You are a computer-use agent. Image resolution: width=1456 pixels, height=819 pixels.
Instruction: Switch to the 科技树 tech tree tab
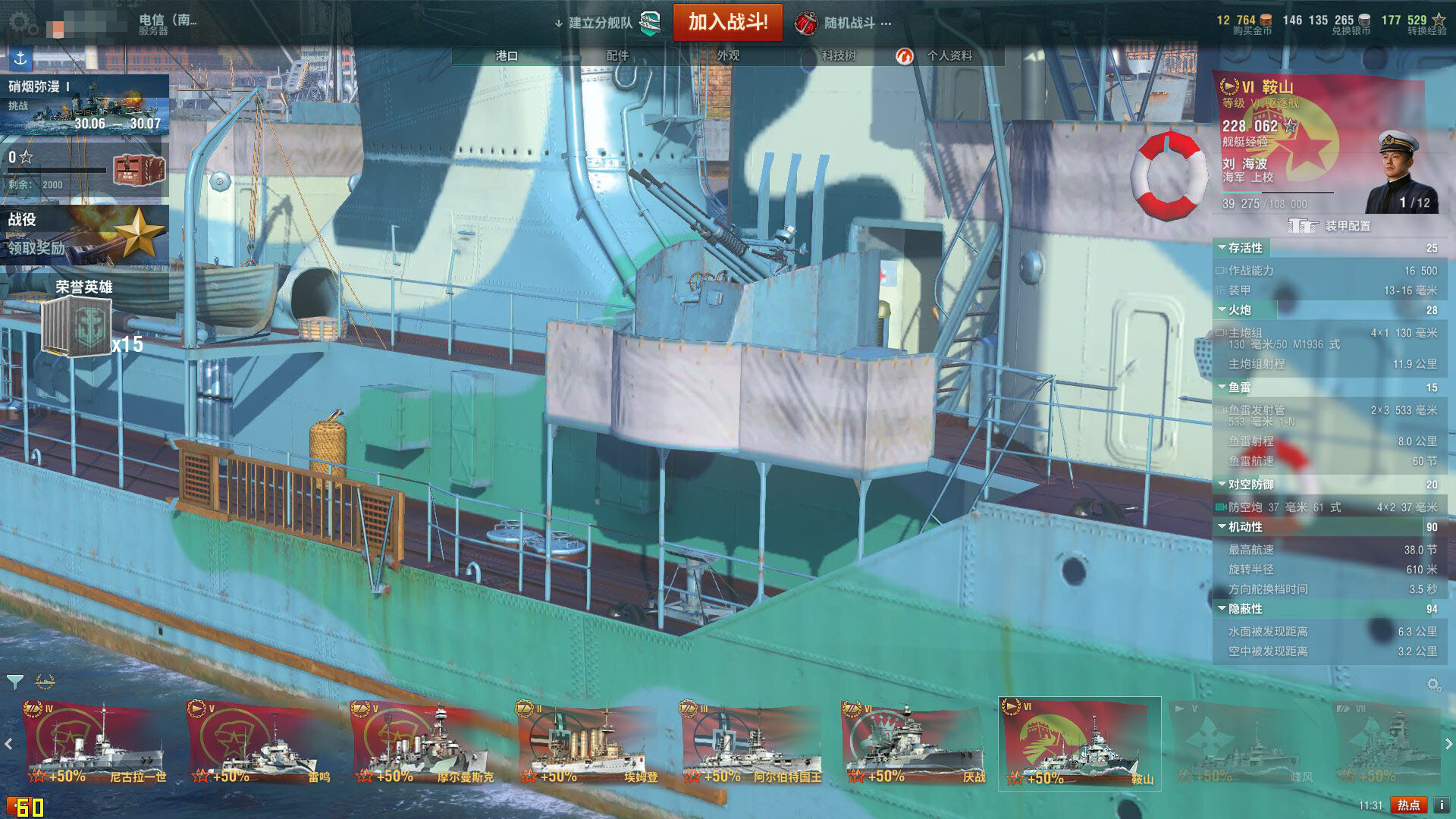838,55
